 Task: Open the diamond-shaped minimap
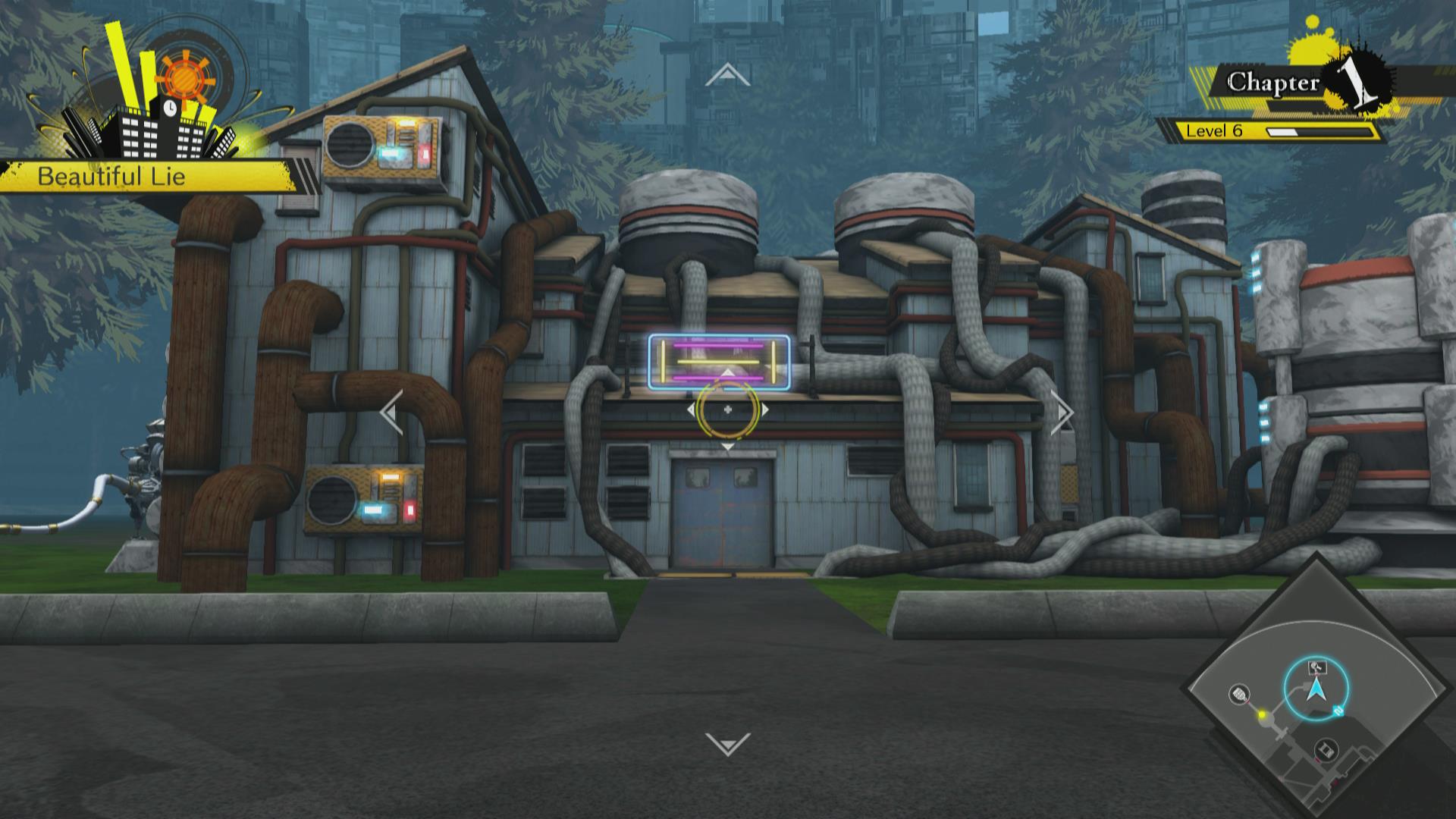tap(1316, 690)
